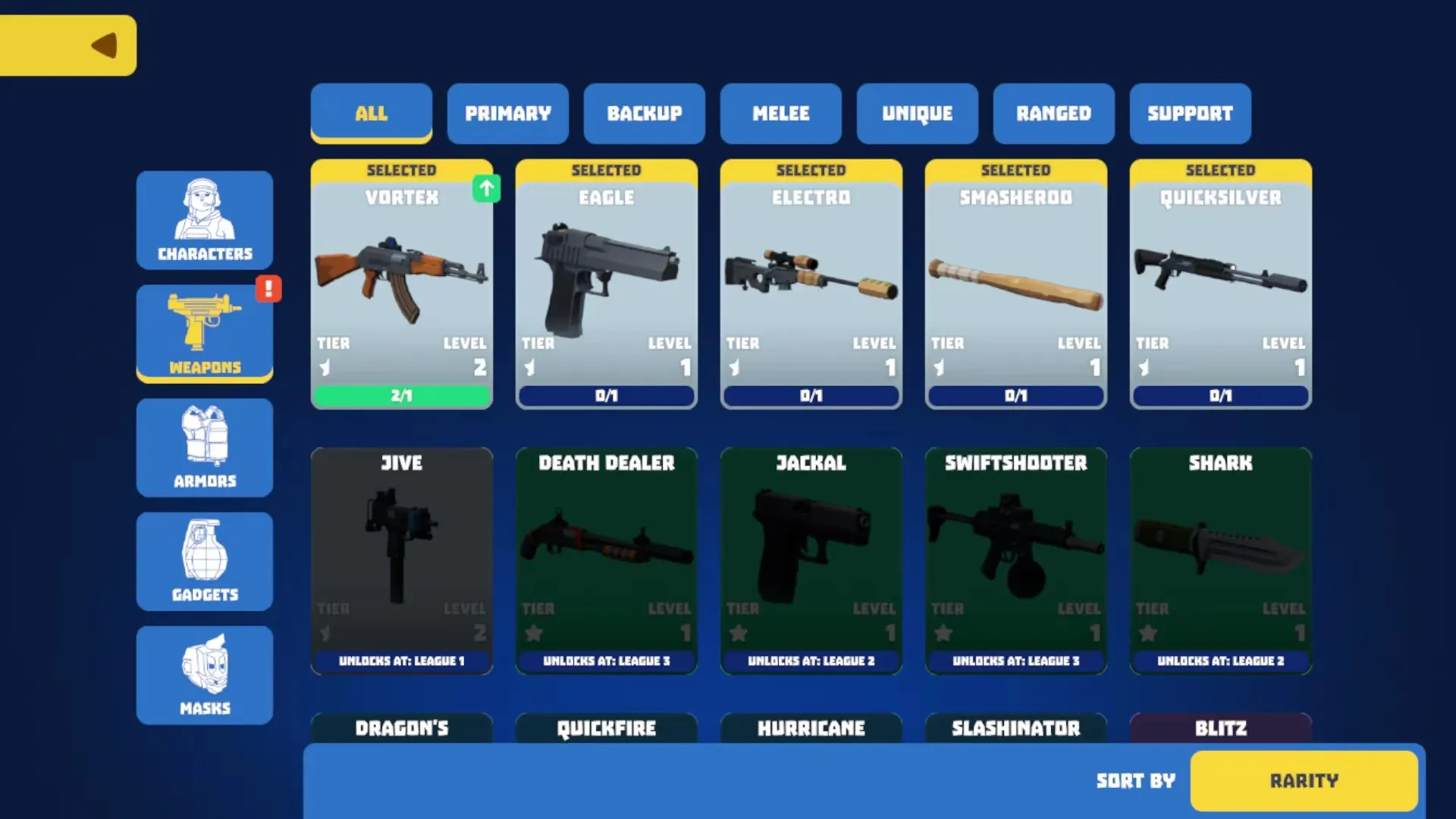Screen dimensions: 1456x819
Task: Select the SUPPORT filter button
Action: 1190,114
